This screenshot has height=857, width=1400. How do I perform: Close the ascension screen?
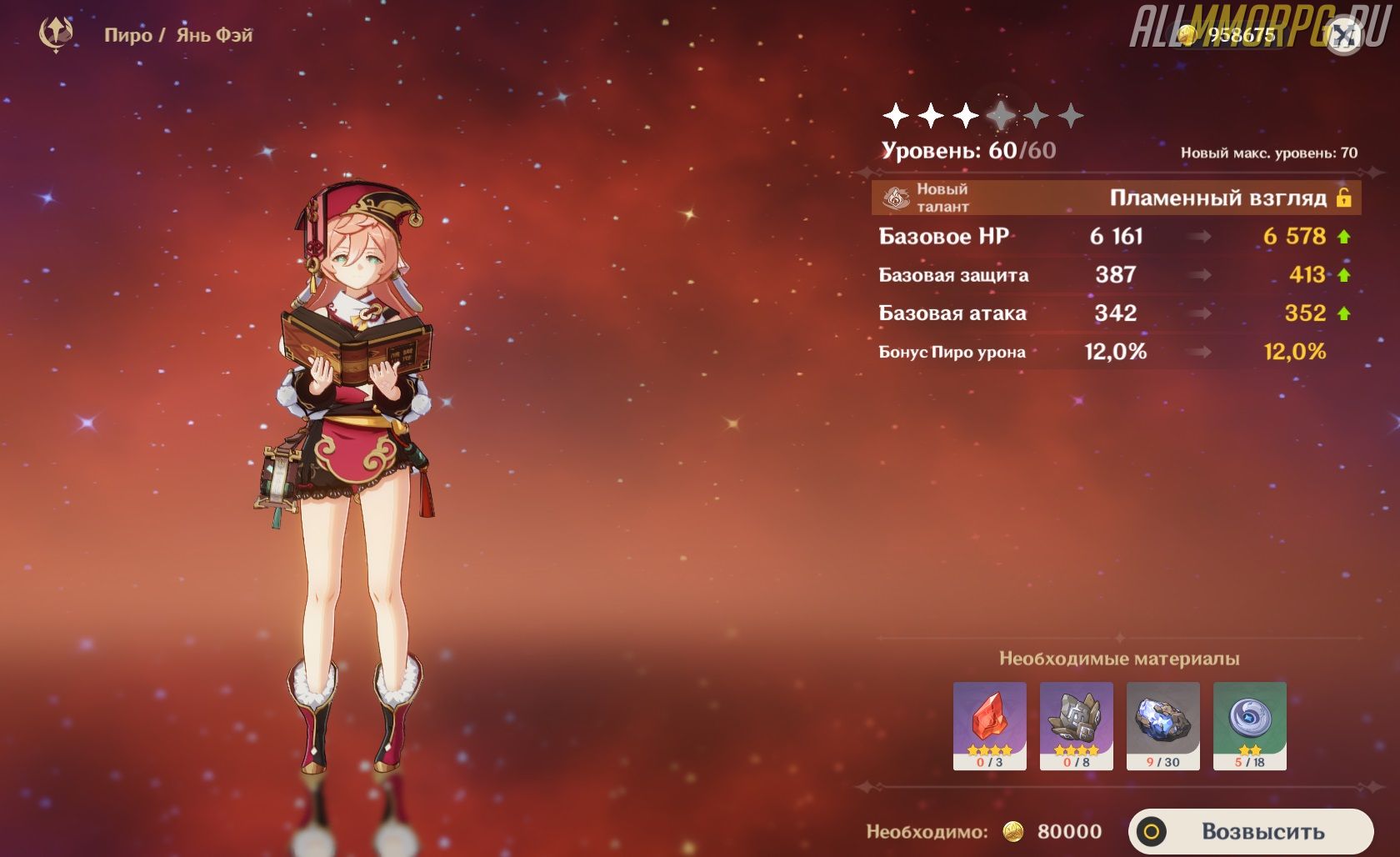[x=1343, y=36]
